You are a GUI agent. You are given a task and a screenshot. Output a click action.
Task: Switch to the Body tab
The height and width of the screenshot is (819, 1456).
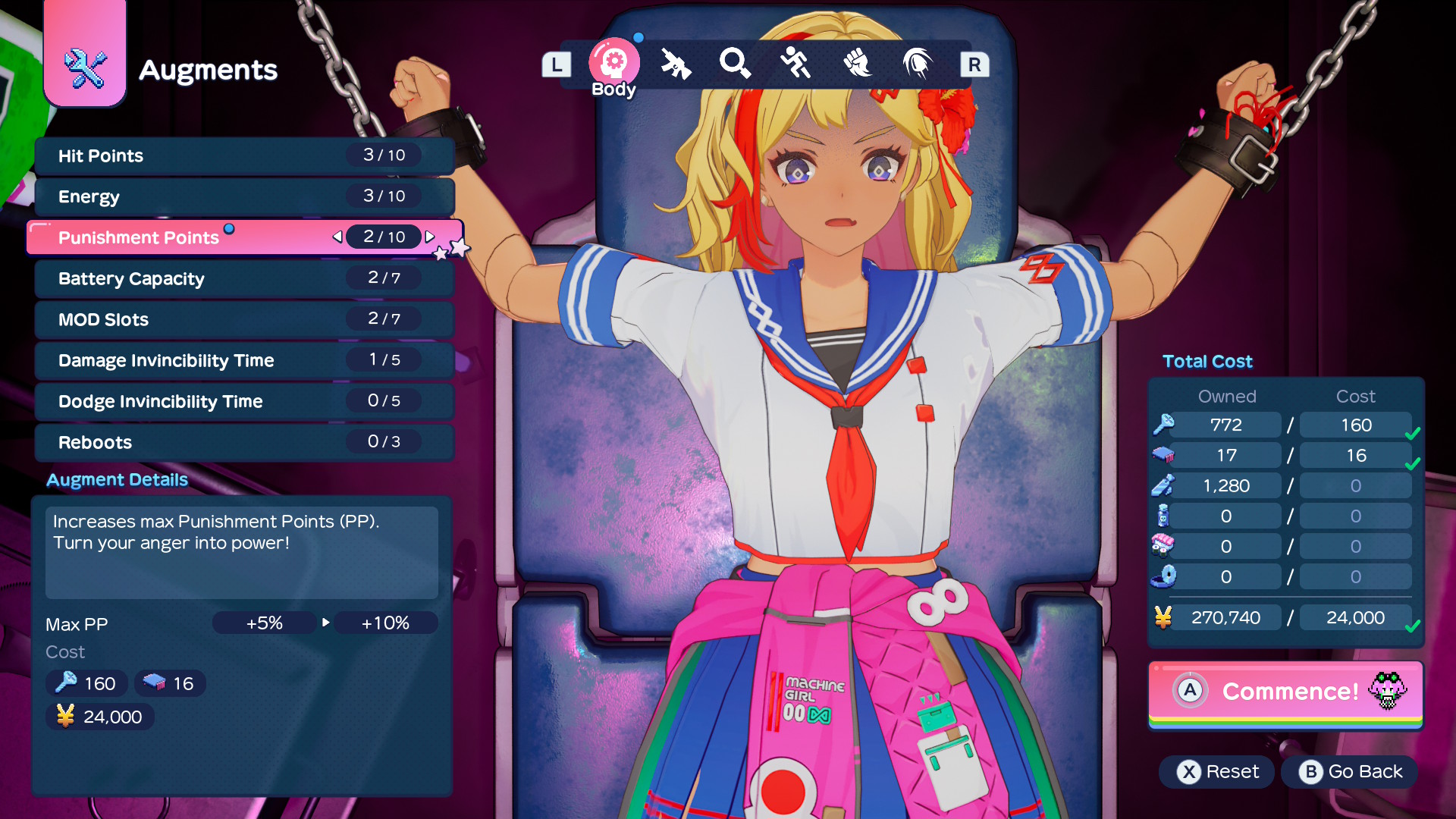click(613, 64)
